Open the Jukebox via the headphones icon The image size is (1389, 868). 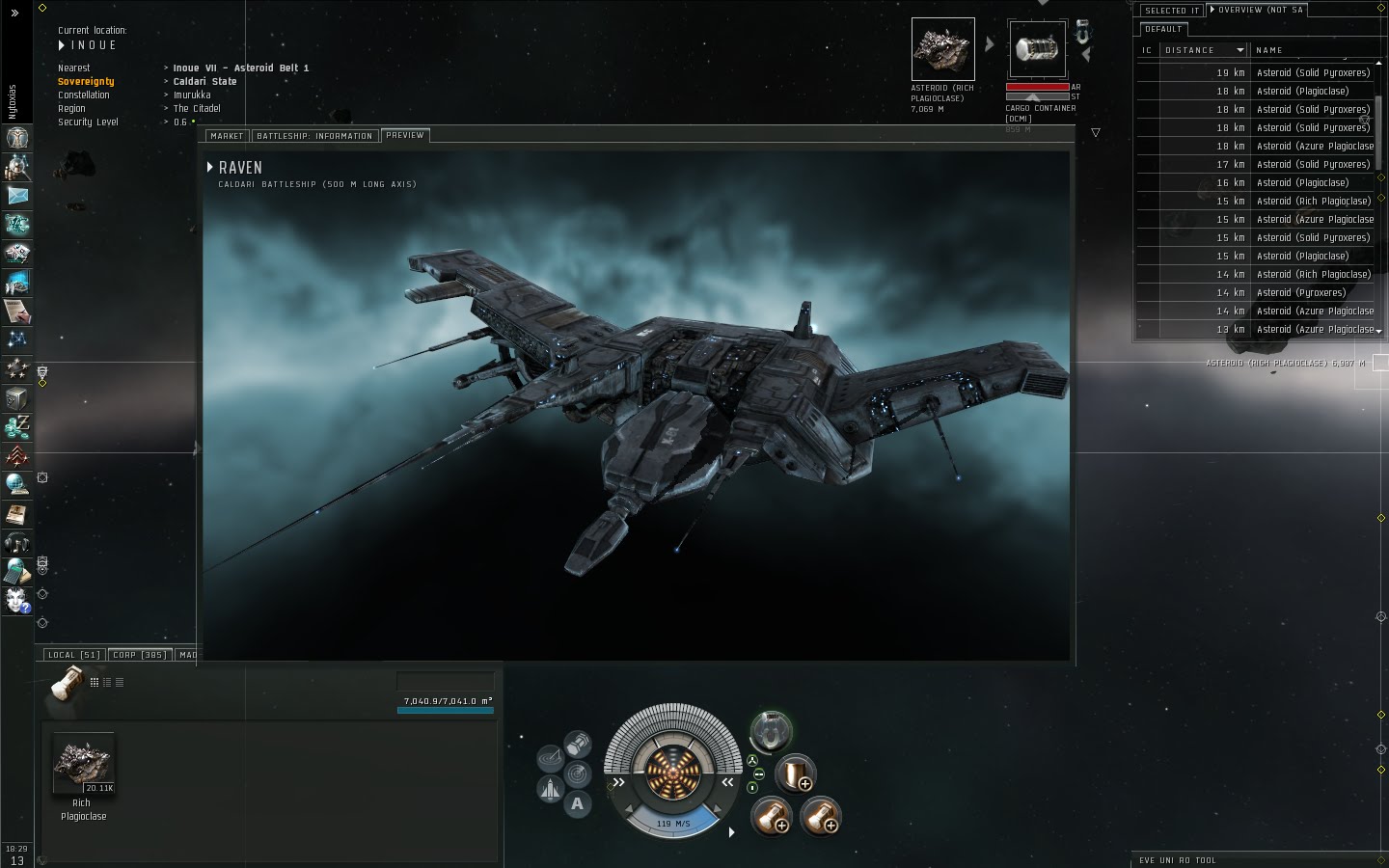pyautogui.click(x=16, y=543)
